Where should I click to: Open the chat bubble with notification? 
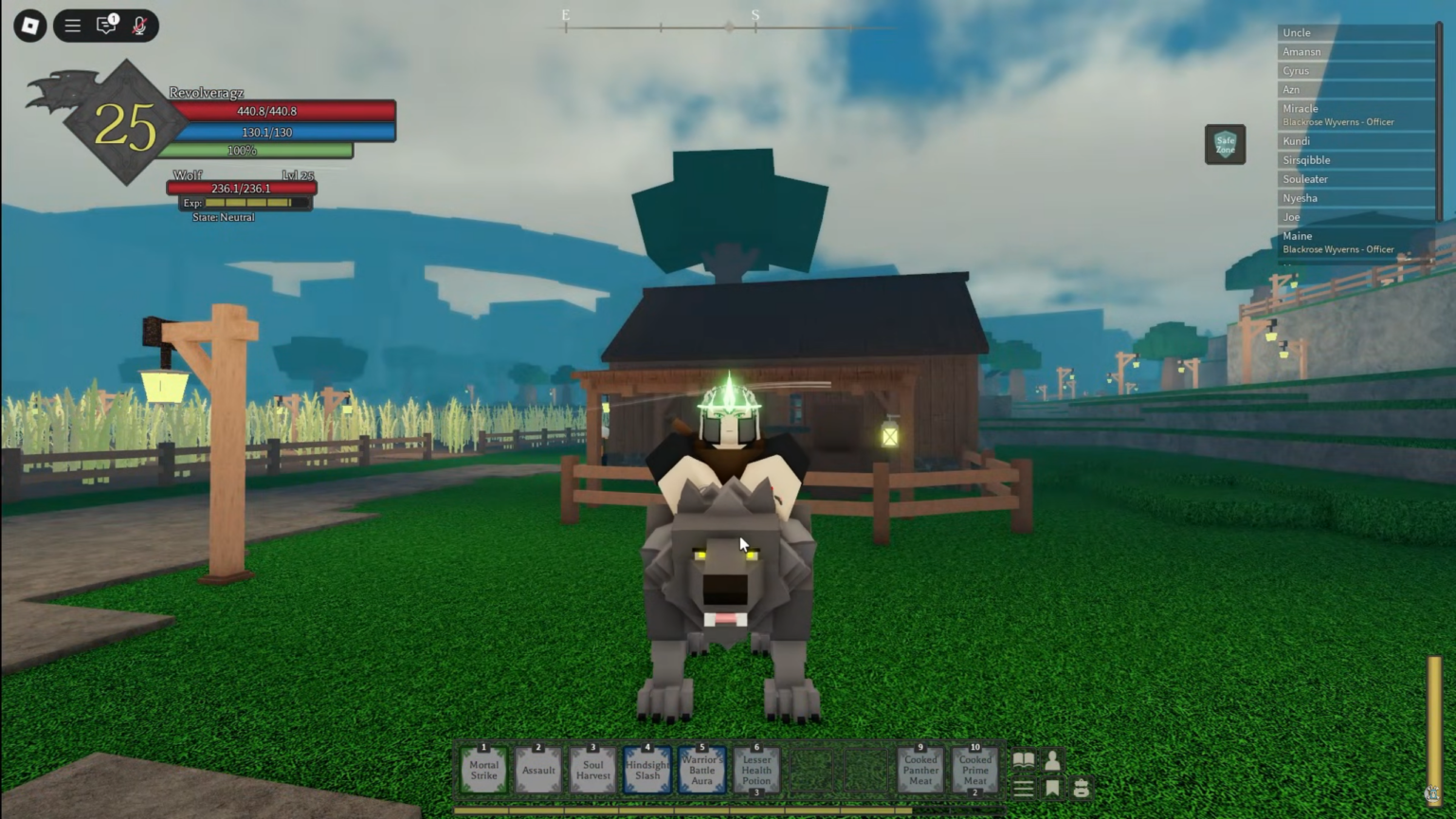coord(106,26)
